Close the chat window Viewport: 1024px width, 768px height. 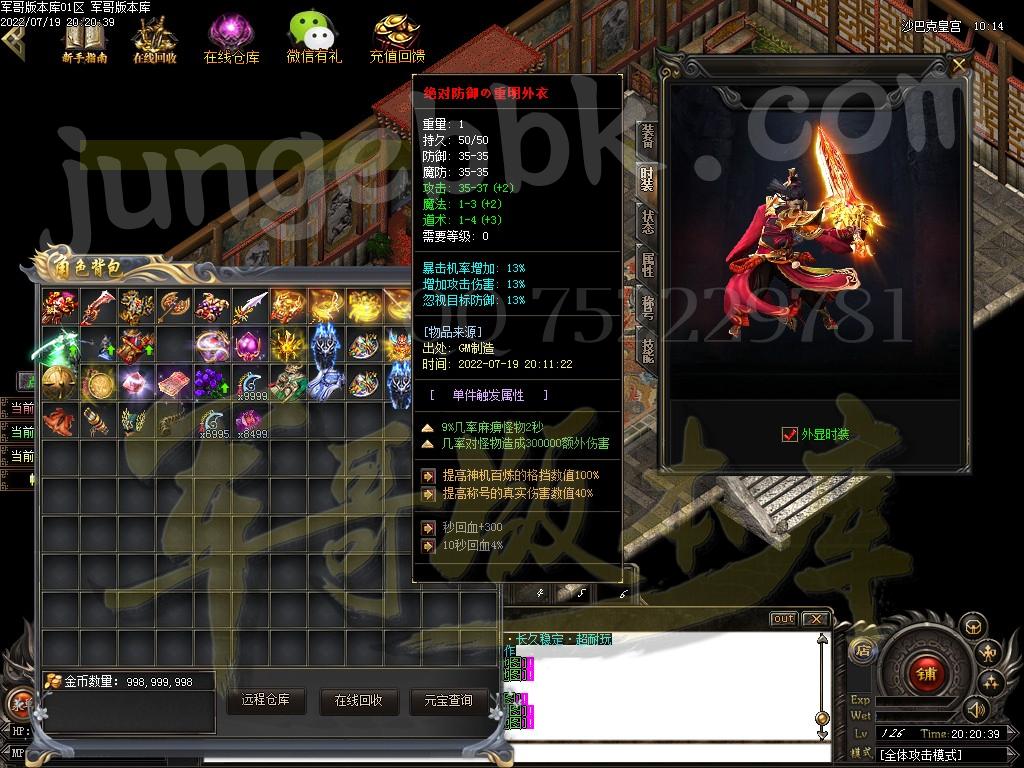point(815,619)
